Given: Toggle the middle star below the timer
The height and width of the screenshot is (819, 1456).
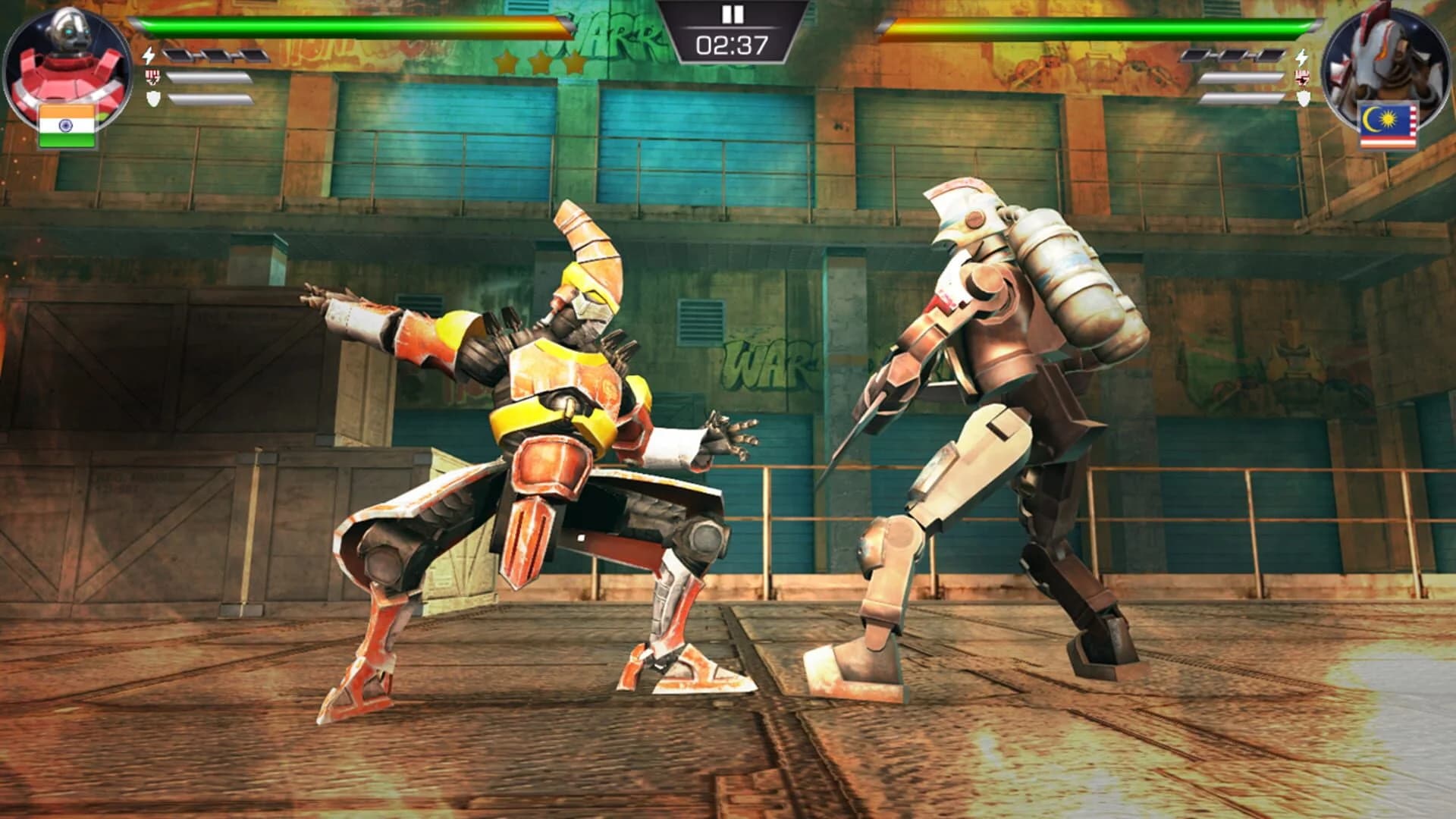Looking at the screenshot, I should point(541,62).
